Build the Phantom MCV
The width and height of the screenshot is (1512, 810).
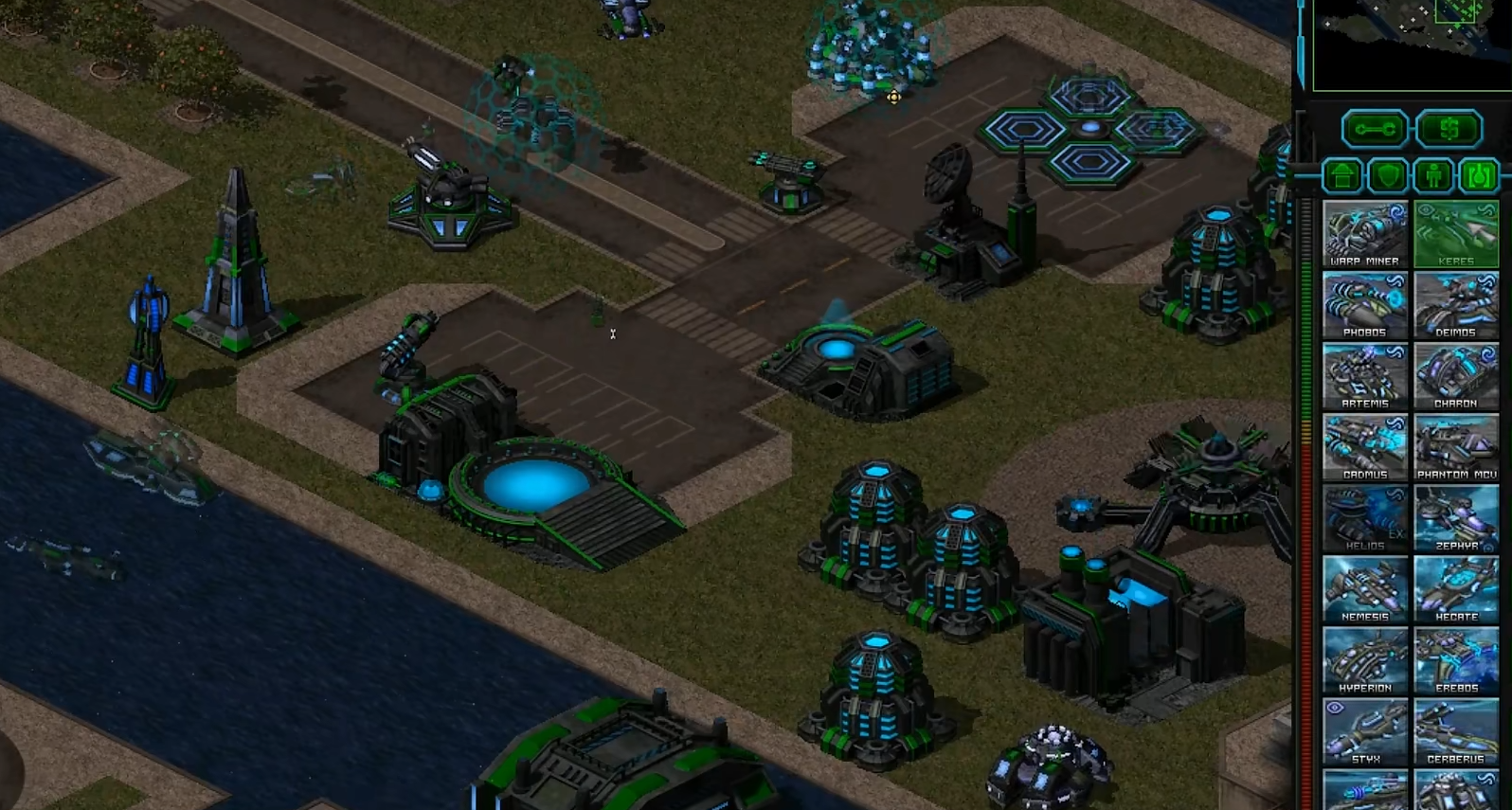(1456, 446)
